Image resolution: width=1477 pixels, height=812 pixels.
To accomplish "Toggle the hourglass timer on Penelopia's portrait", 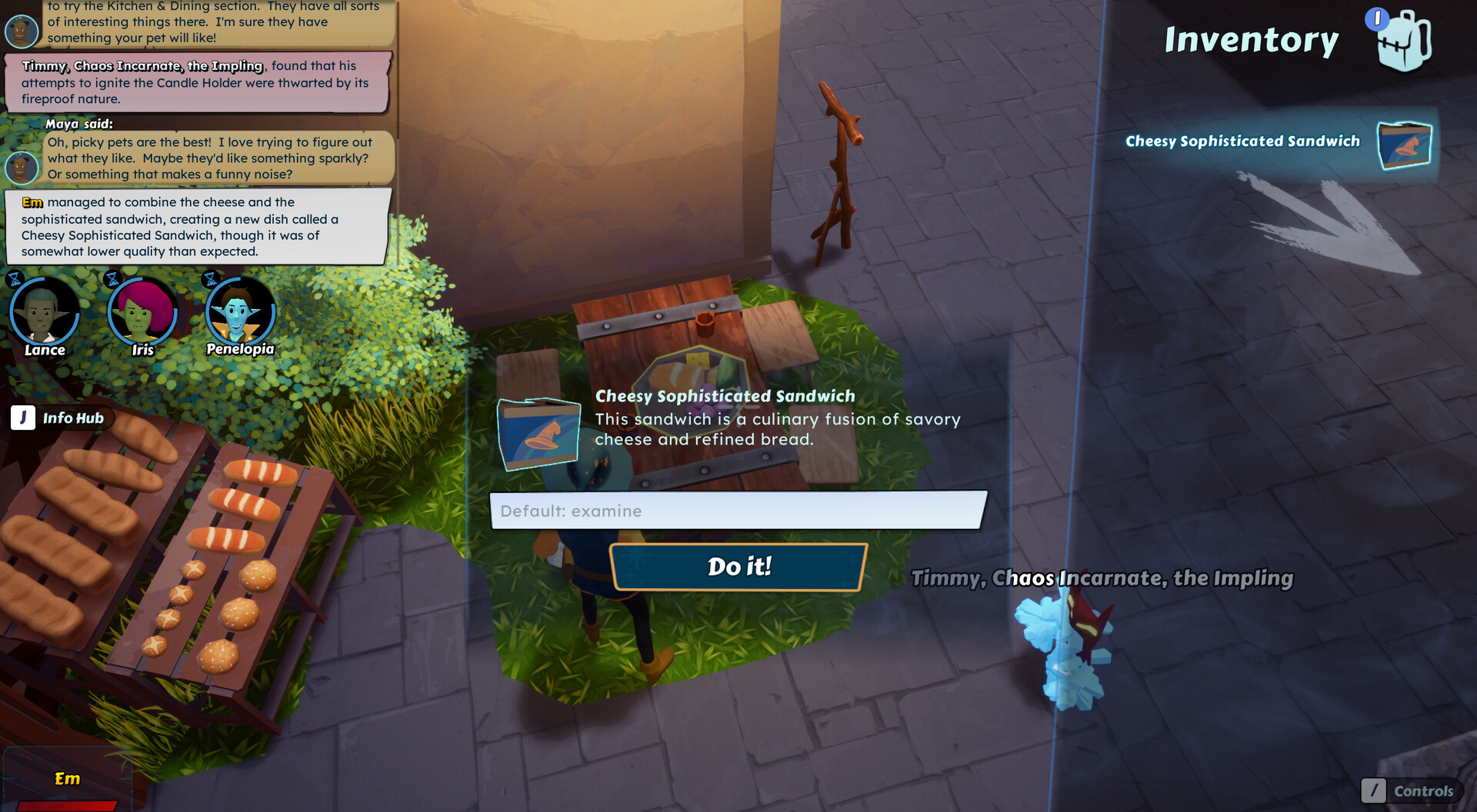I will 209,280.
